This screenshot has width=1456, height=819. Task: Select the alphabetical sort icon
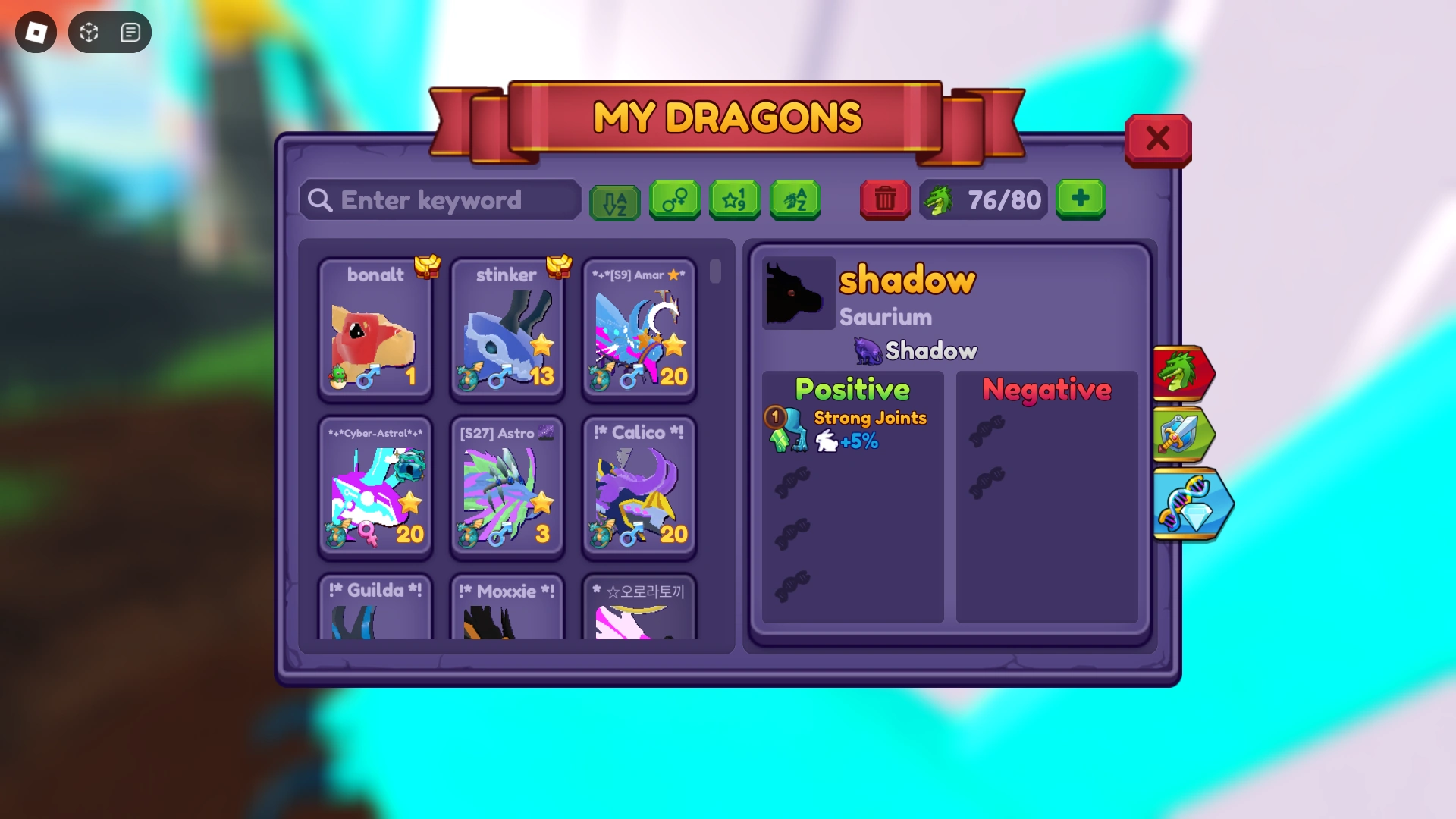pyautogui.click(x=614, y=200)
